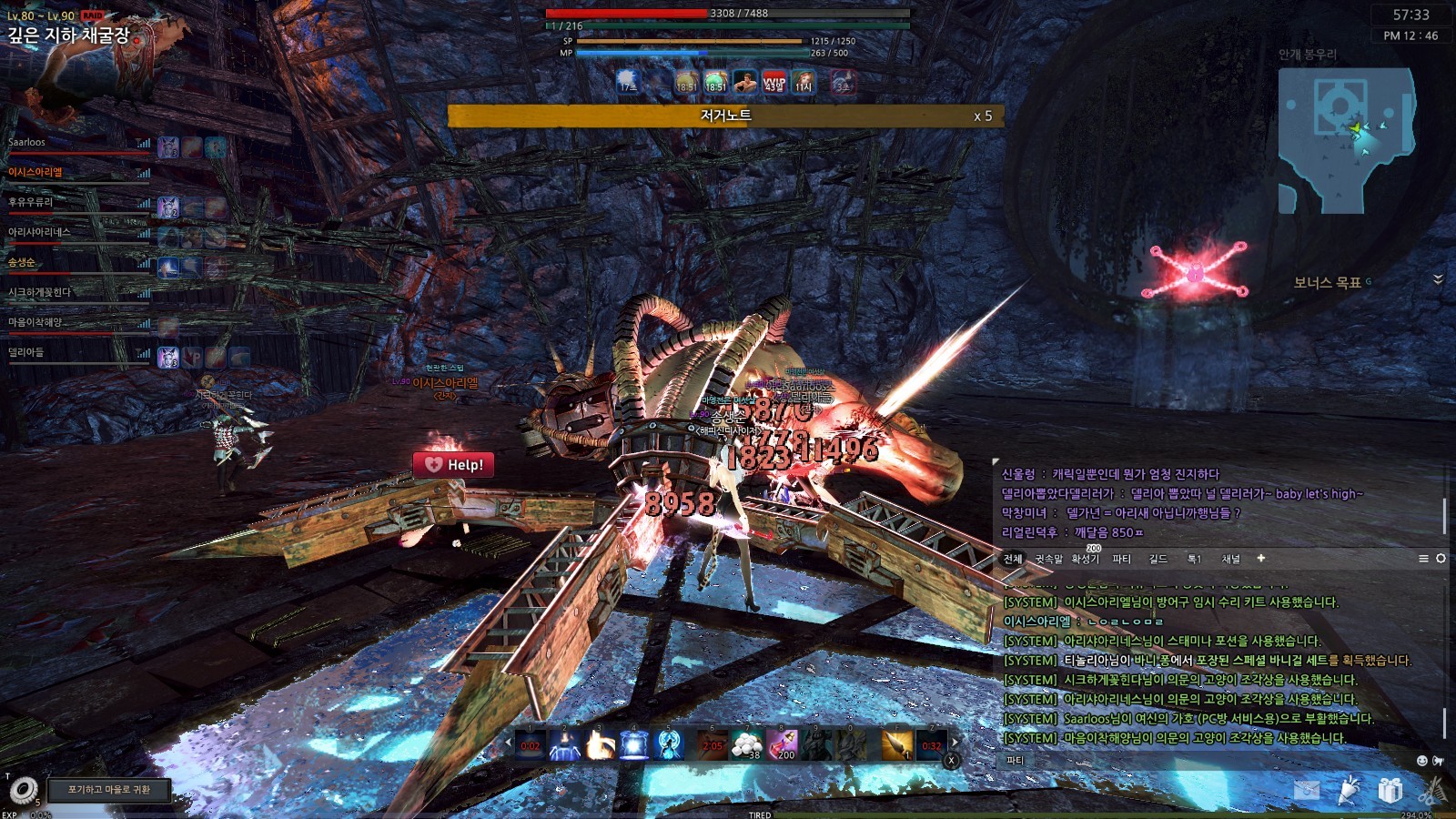
Task: Open the mail envelope icon
Action: [1307, 790]
